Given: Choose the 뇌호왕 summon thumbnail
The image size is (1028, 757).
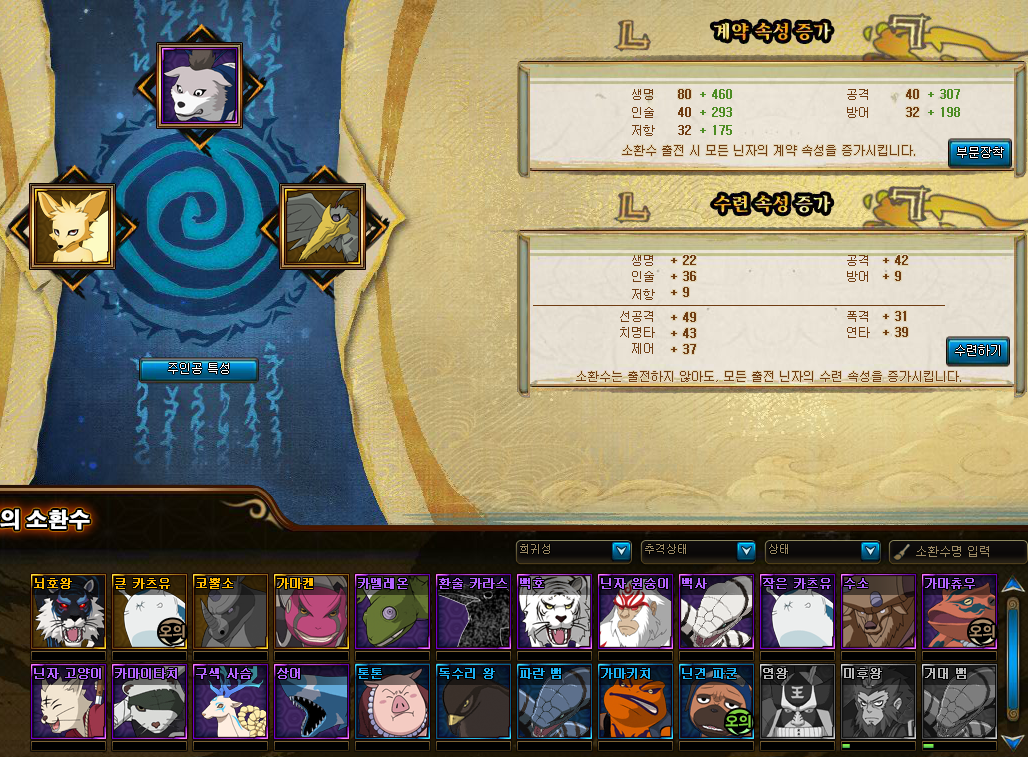Looking at the screenshot, I should tap(68, 612).
